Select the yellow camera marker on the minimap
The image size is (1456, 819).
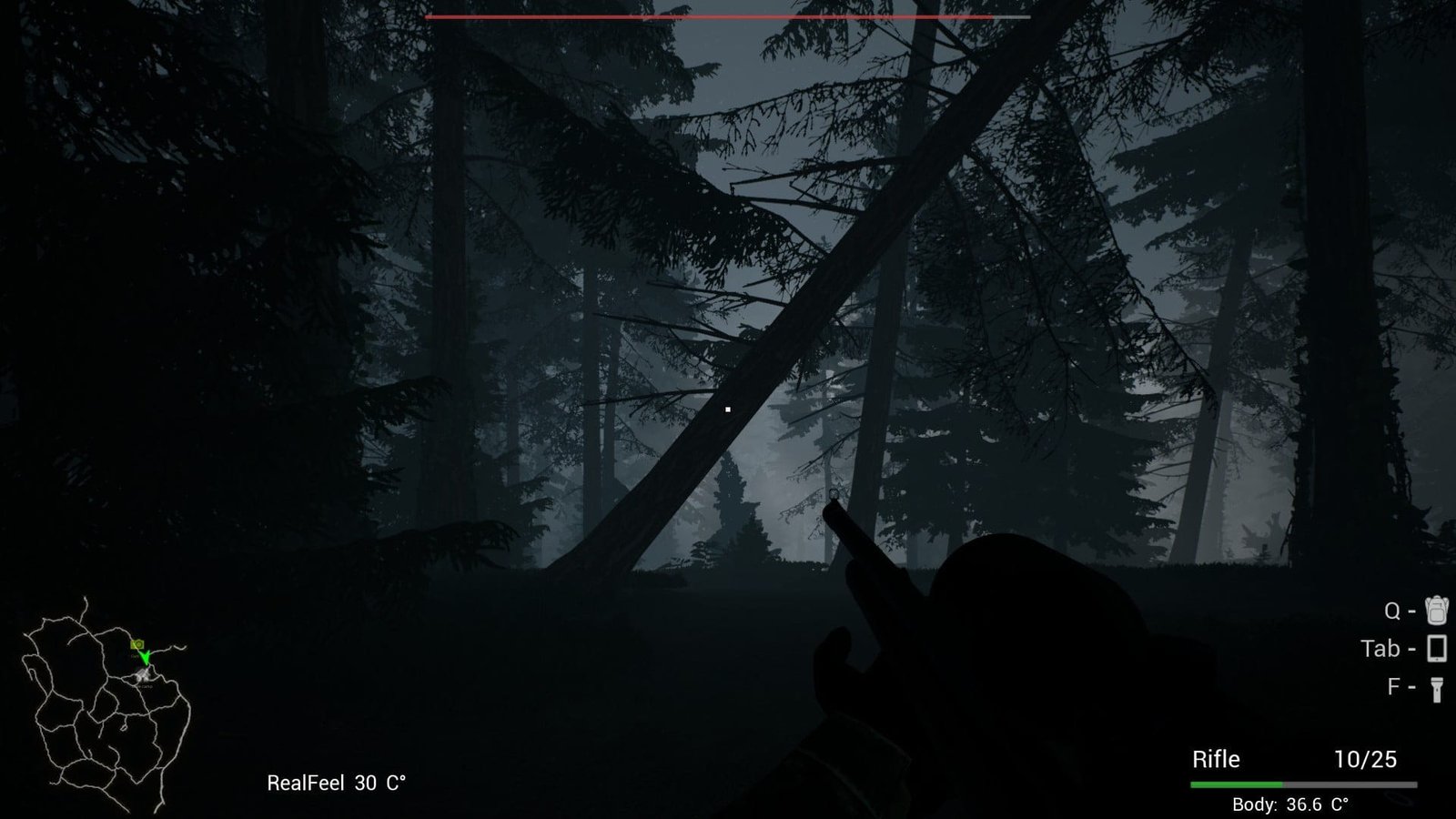click(137, 644)
